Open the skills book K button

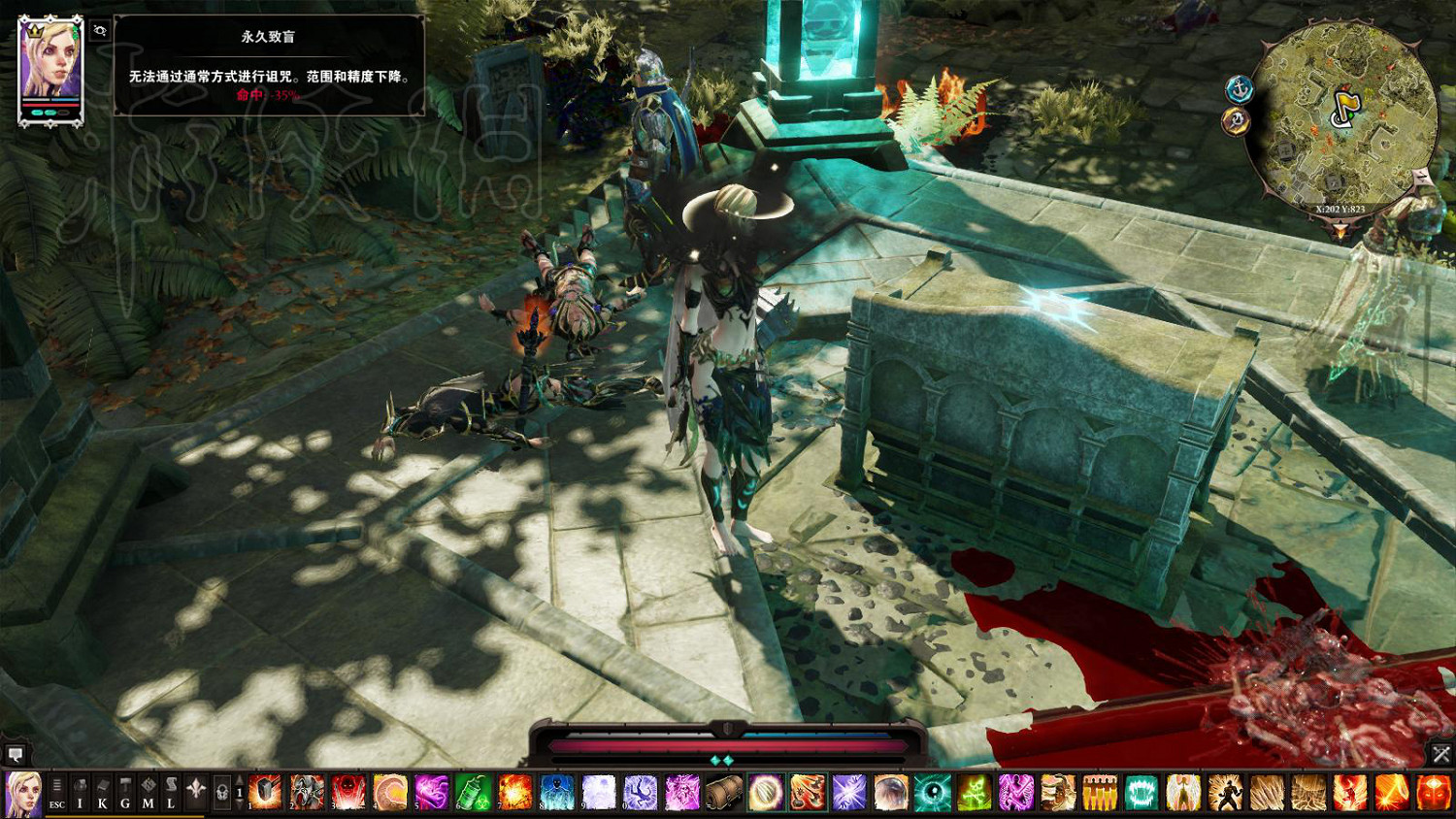tap(103, 793)
